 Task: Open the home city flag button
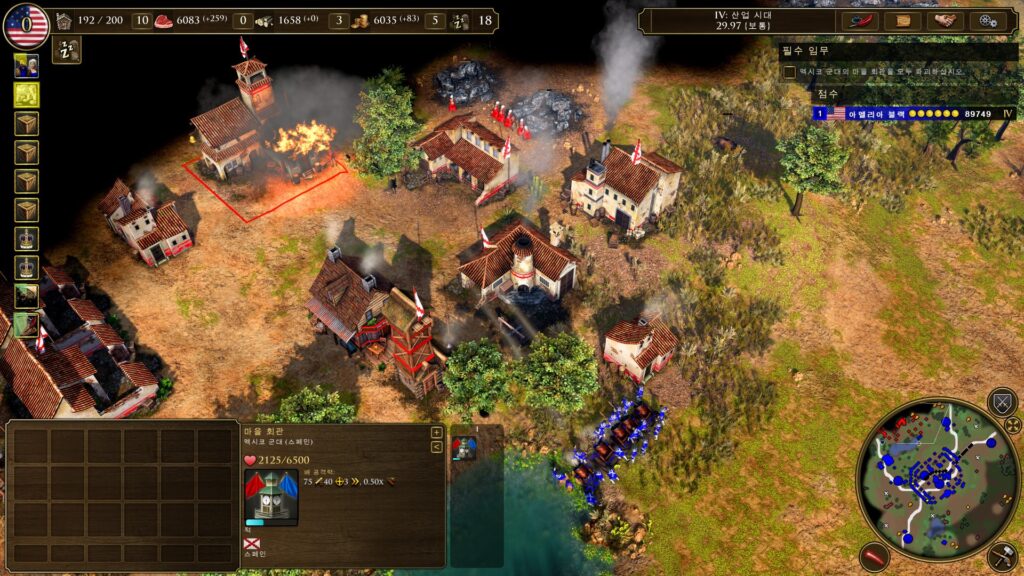(26, 26)
